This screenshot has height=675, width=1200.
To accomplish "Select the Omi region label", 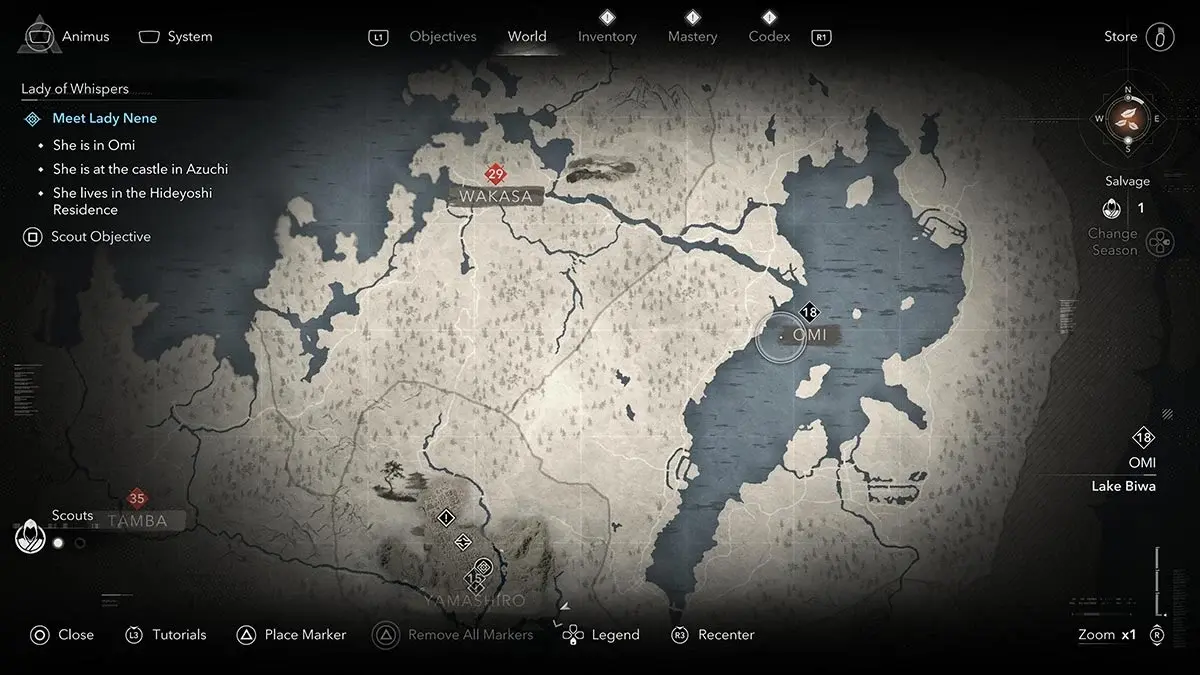I will (x=809, y=335).
